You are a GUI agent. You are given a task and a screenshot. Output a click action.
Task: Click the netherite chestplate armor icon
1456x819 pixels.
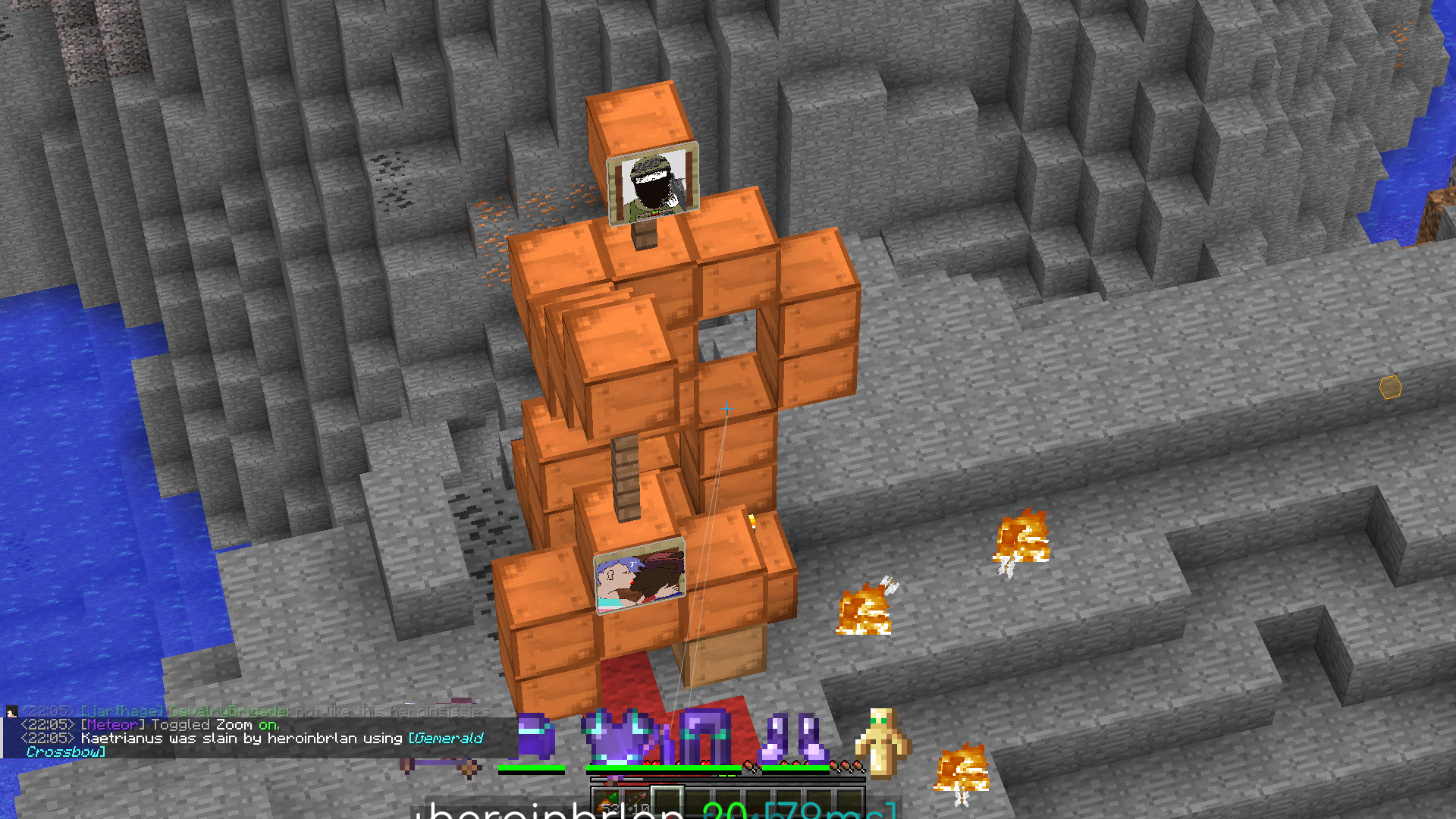click(x=620, y=736)
